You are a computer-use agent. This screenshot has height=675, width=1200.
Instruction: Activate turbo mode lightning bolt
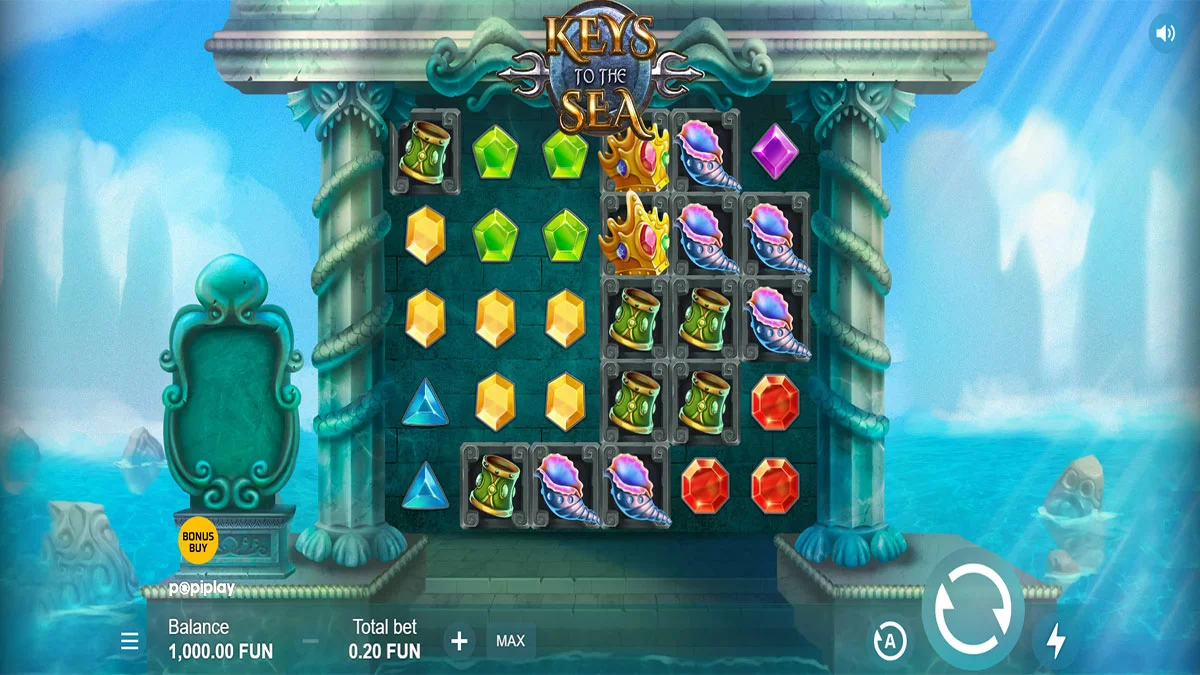tap(1055, 641)
